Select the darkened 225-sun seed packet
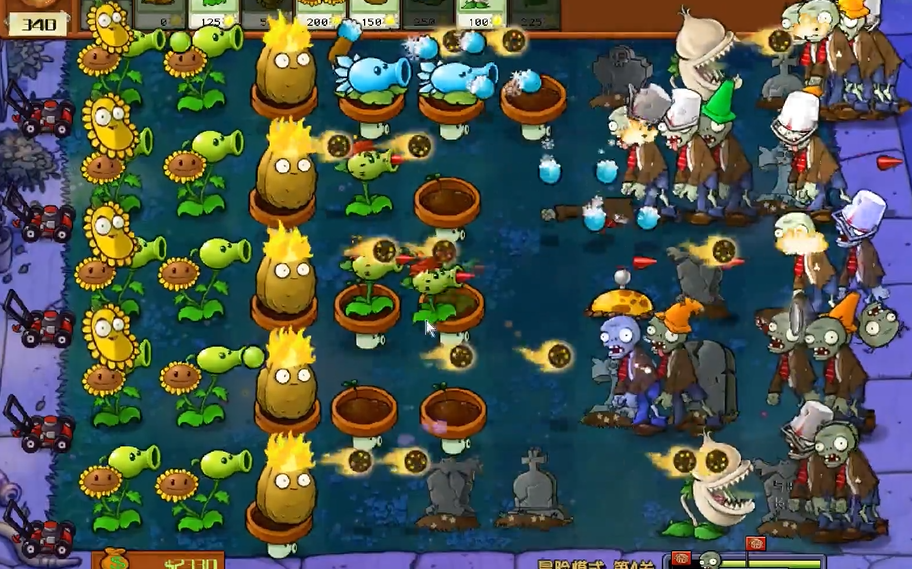Screen dimensions: 912x569 (x=534, y=13)
